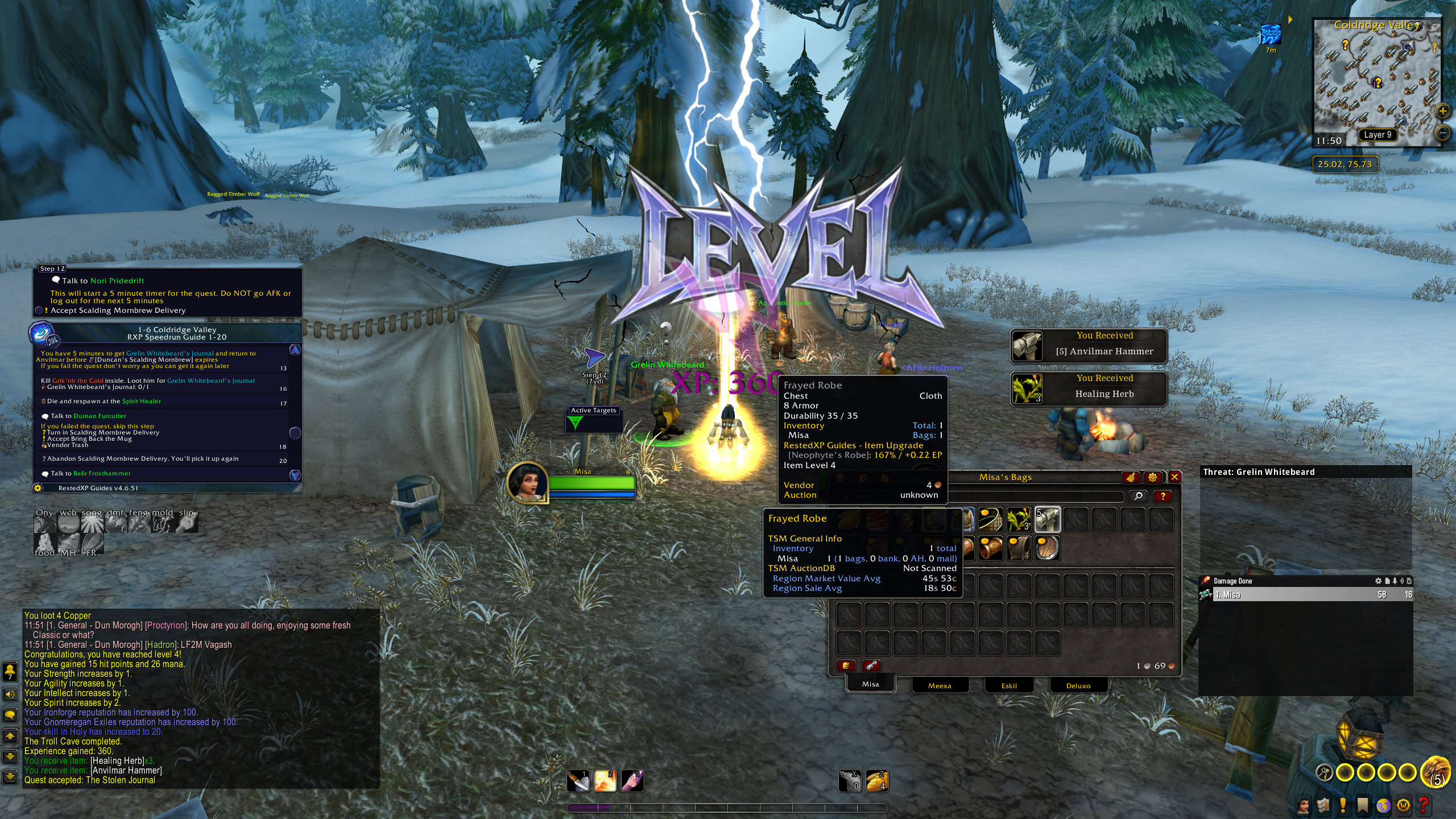Switch to the Eskil character tab
1456x819 pixels.
tap(1009, 685)
